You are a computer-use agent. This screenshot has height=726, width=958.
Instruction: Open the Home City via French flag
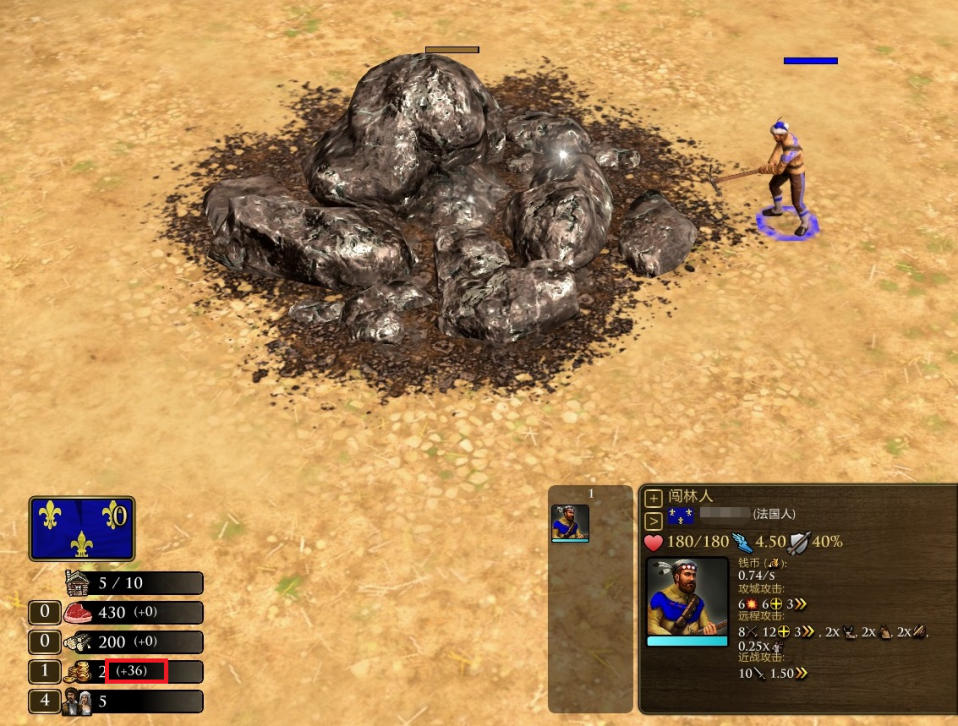click(82, 528)
